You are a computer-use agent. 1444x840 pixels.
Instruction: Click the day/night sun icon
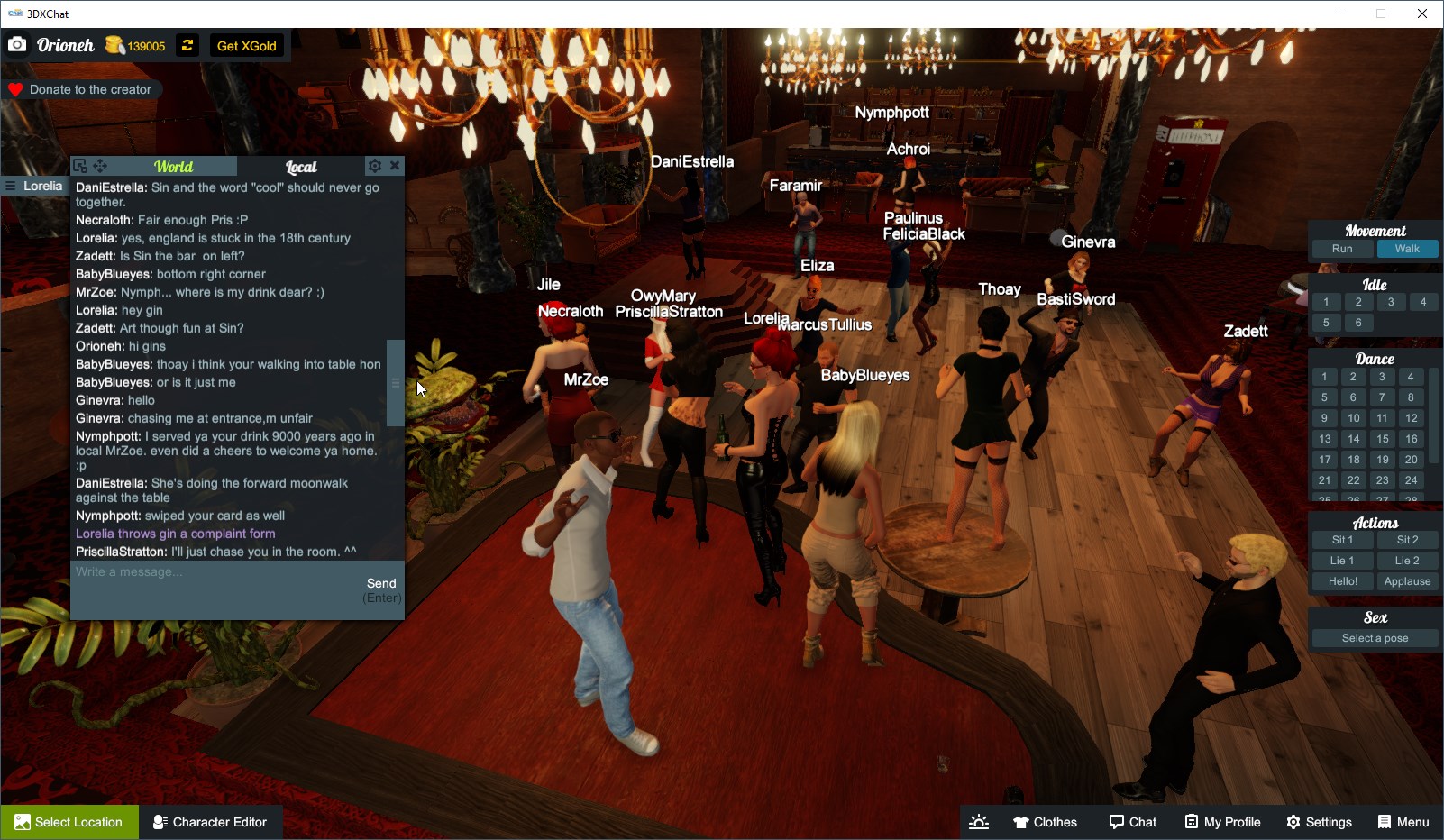(x=979, y=821)
